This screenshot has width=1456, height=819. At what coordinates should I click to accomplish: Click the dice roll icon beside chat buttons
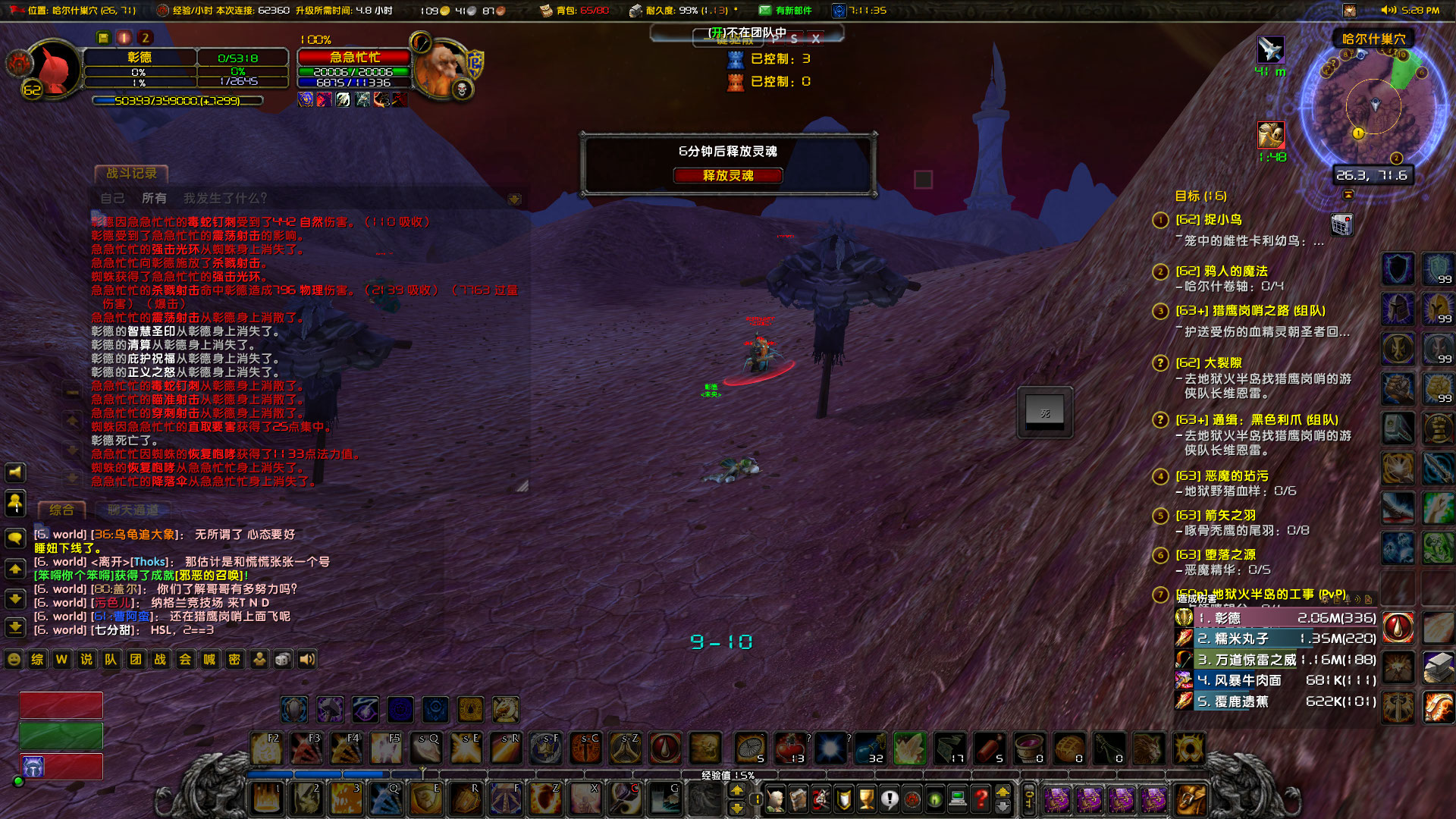281,660
